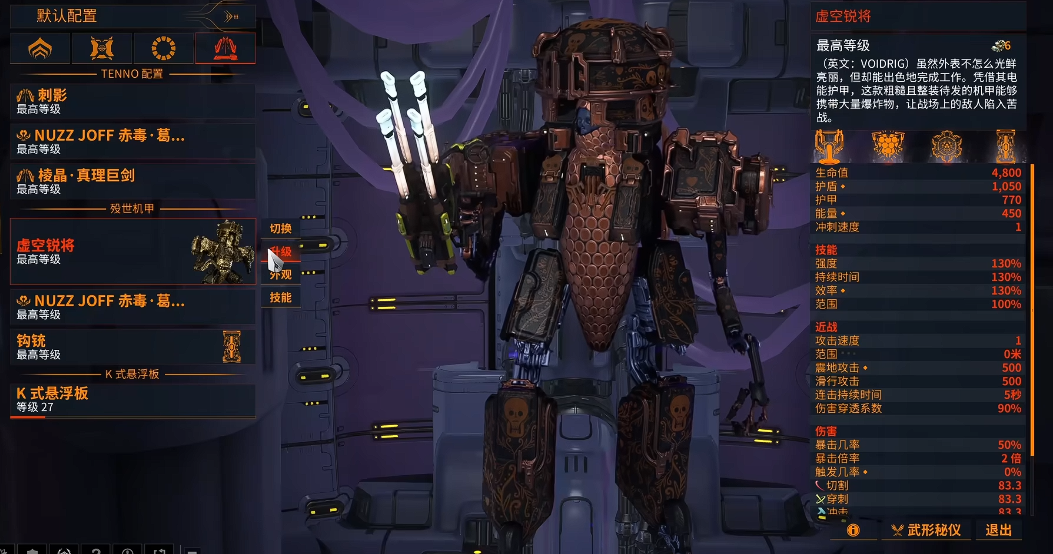Switch to the Warframe lotus tab
The width and height of the screenshot is (1053, 554).
(40, 47)
